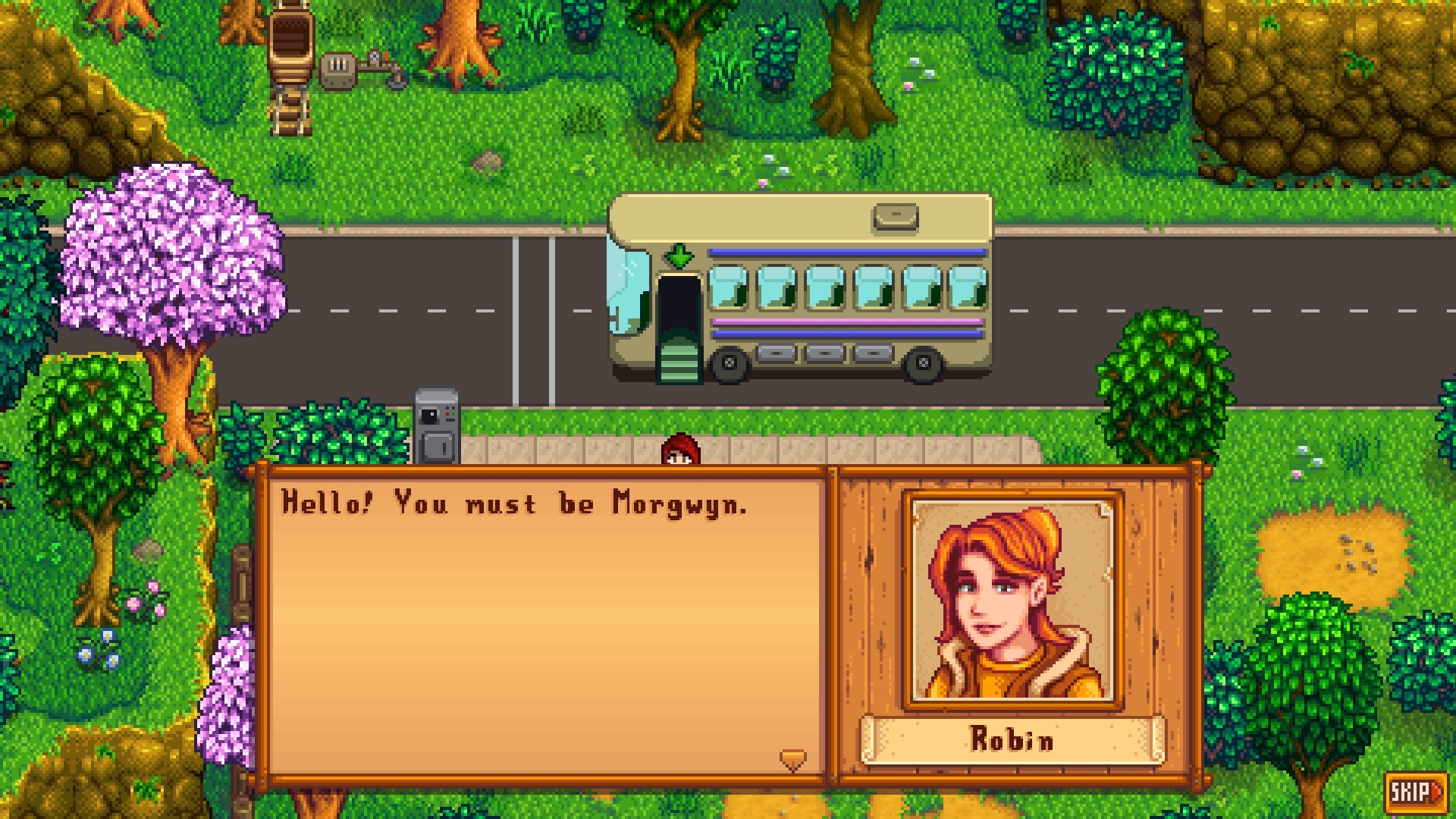Viewport: 1456px width, 819px height.
Task: Advance Robin's dialogue with the arrow
Action: (792, 759)
